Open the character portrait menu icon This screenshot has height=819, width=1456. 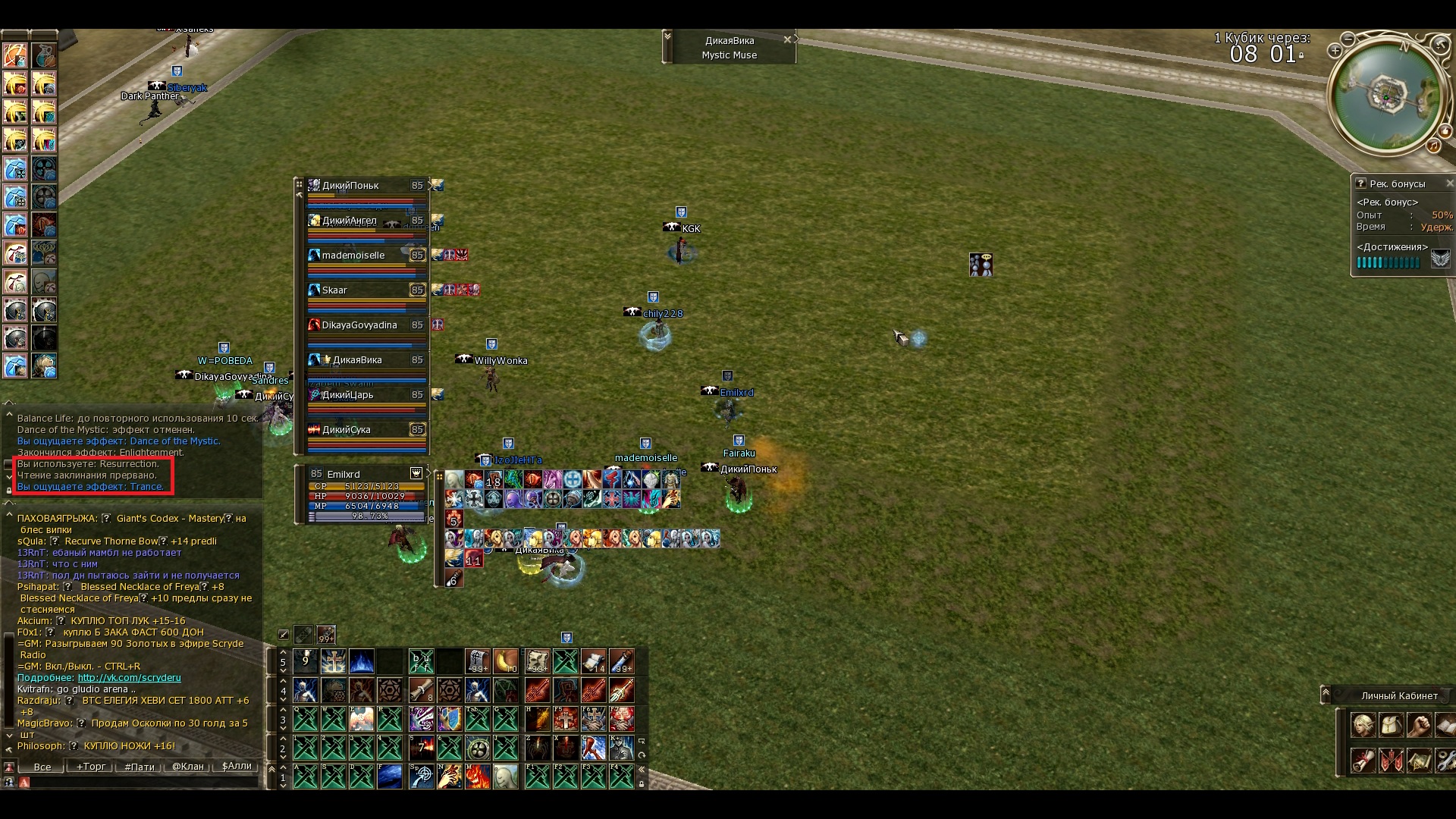(x=1363, y=726)
